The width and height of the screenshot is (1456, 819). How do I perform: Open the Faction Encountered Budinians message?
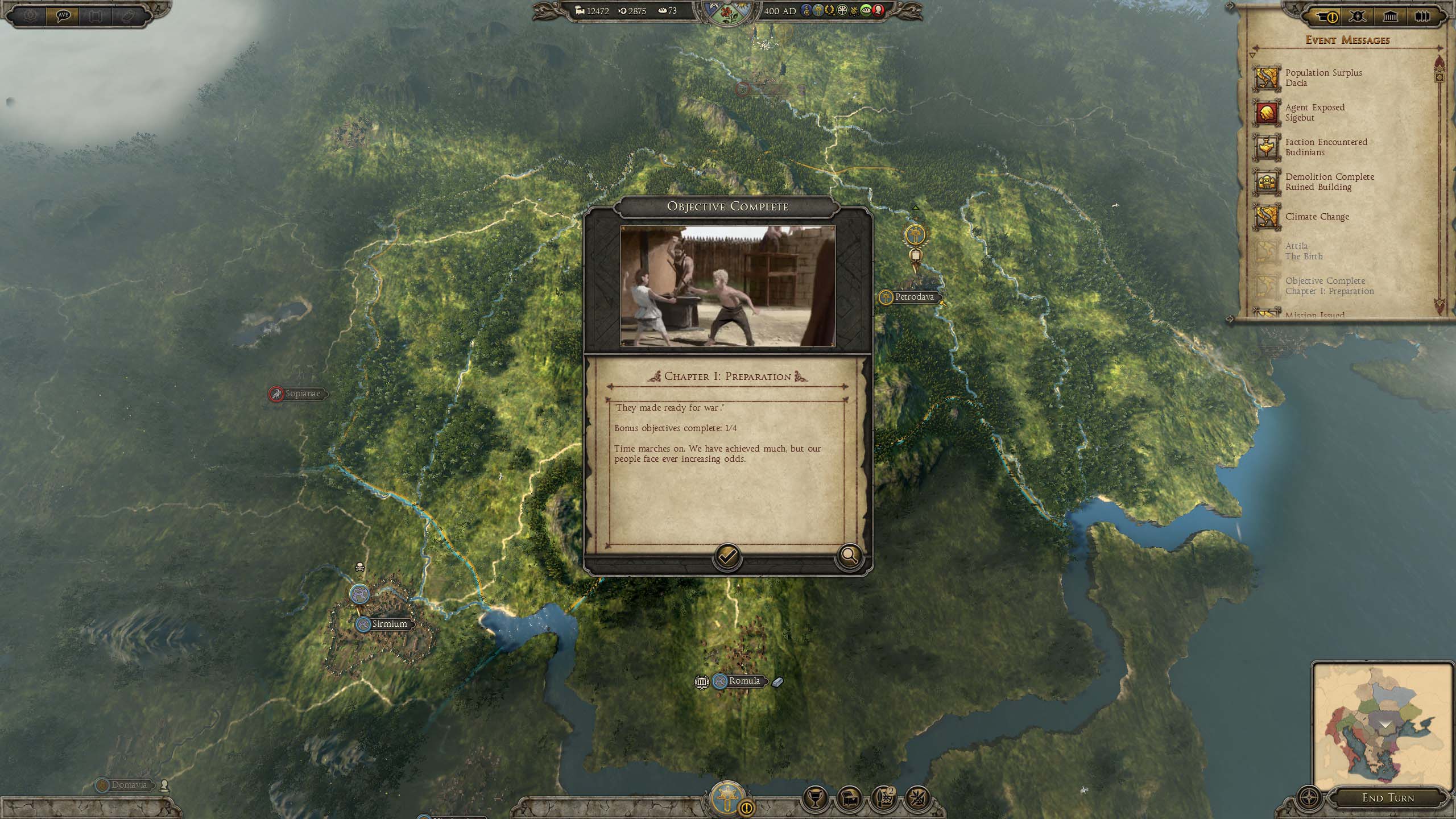1325,147
